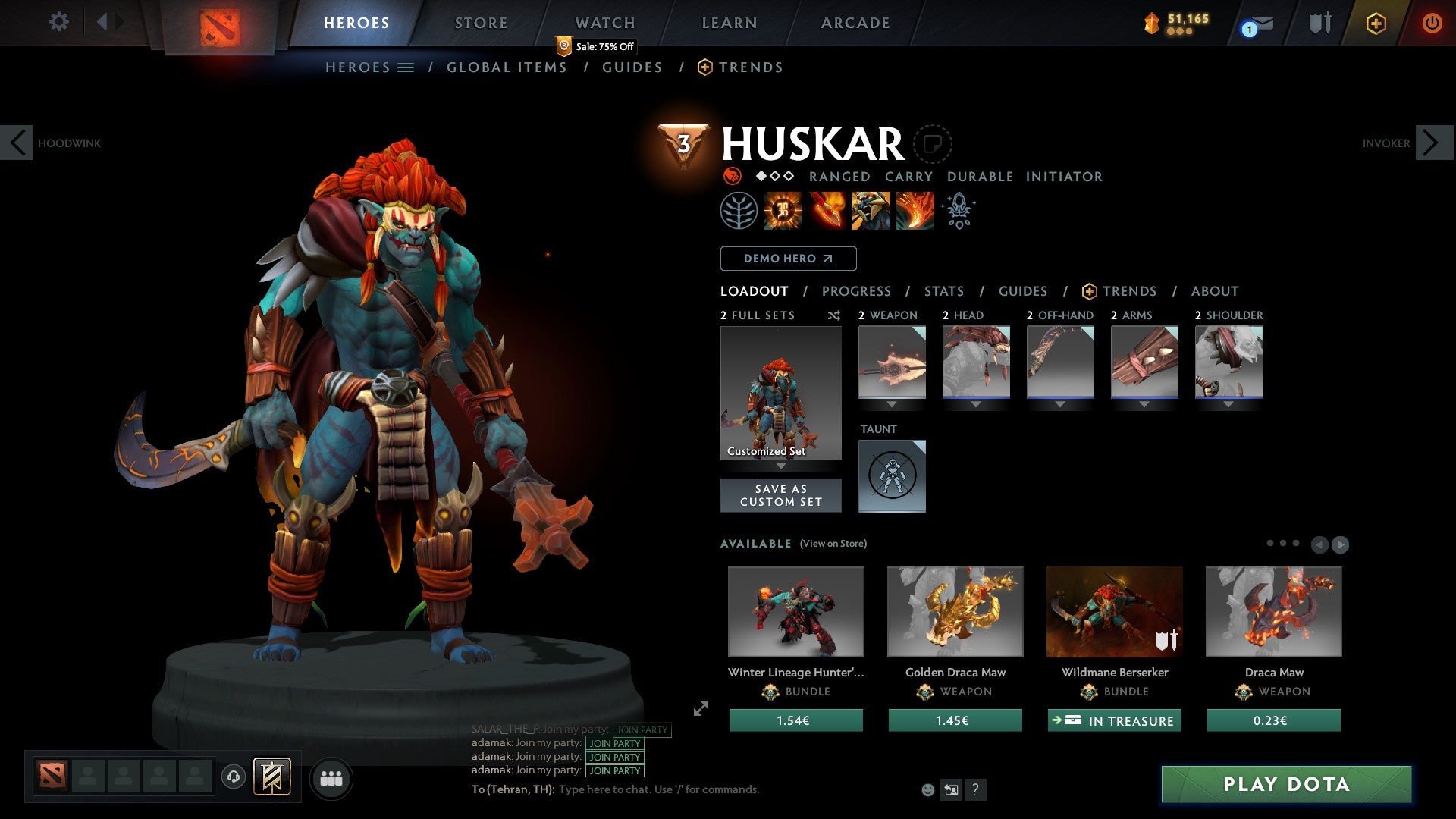This screenshot has height=819, width=1456.
Task: Click the Aghanim's Scepter upgrade icon
Action: click(x=958, y=211)
